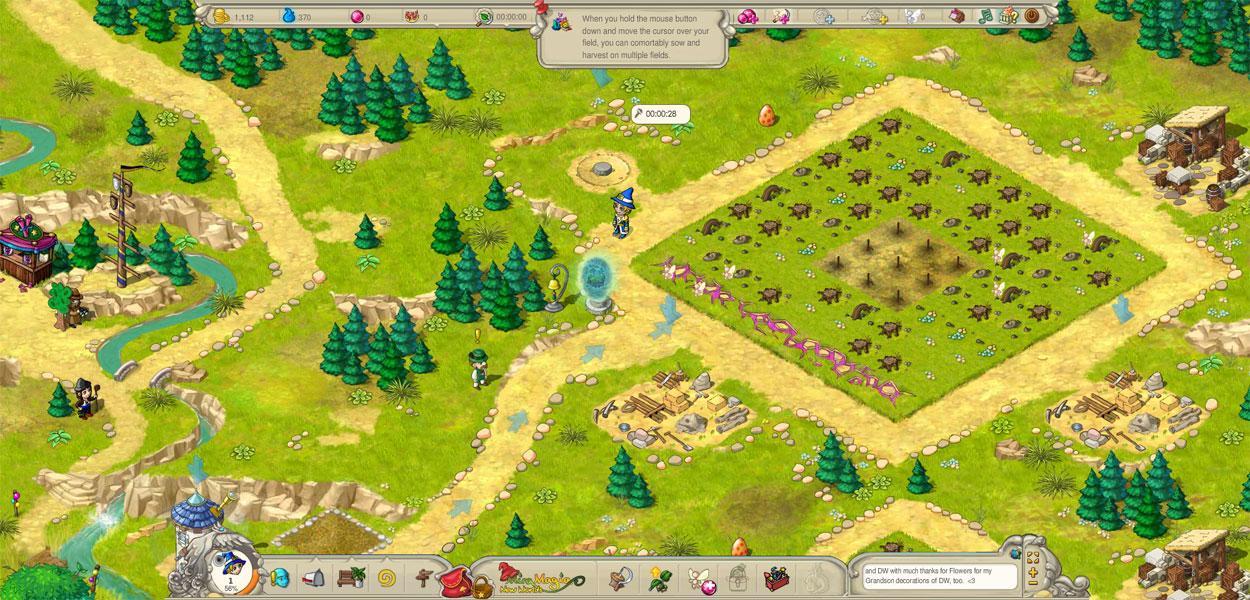Select the yellow spiral icon
The width and height of the screenshot is (1250, 600).
[387, 577]
